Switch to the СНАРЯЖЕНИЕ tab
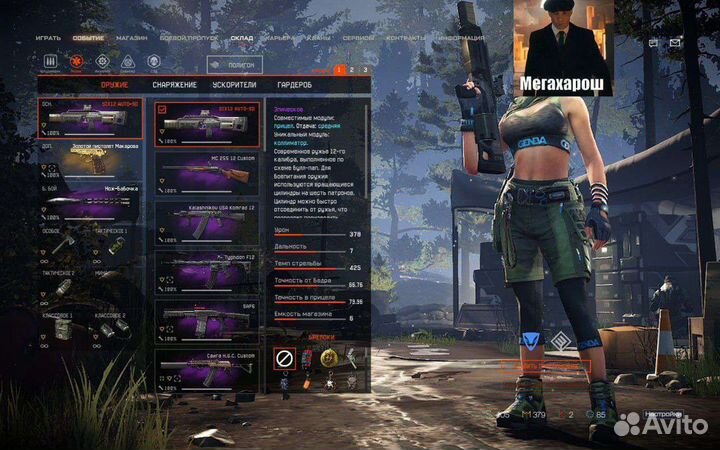The image size is (720, 450). tap(175, 84)
